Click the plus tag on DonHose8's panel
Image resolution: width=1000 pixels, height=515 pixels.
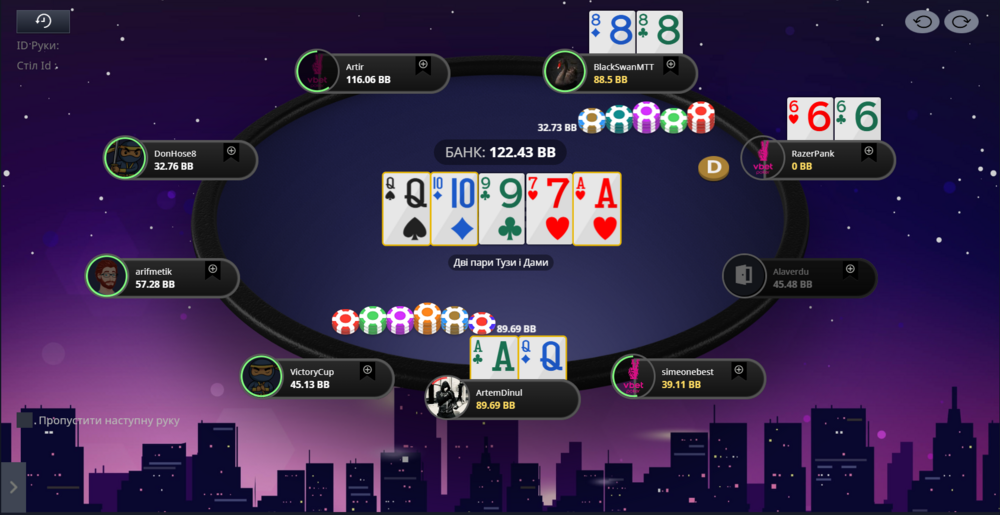[231, 152]
